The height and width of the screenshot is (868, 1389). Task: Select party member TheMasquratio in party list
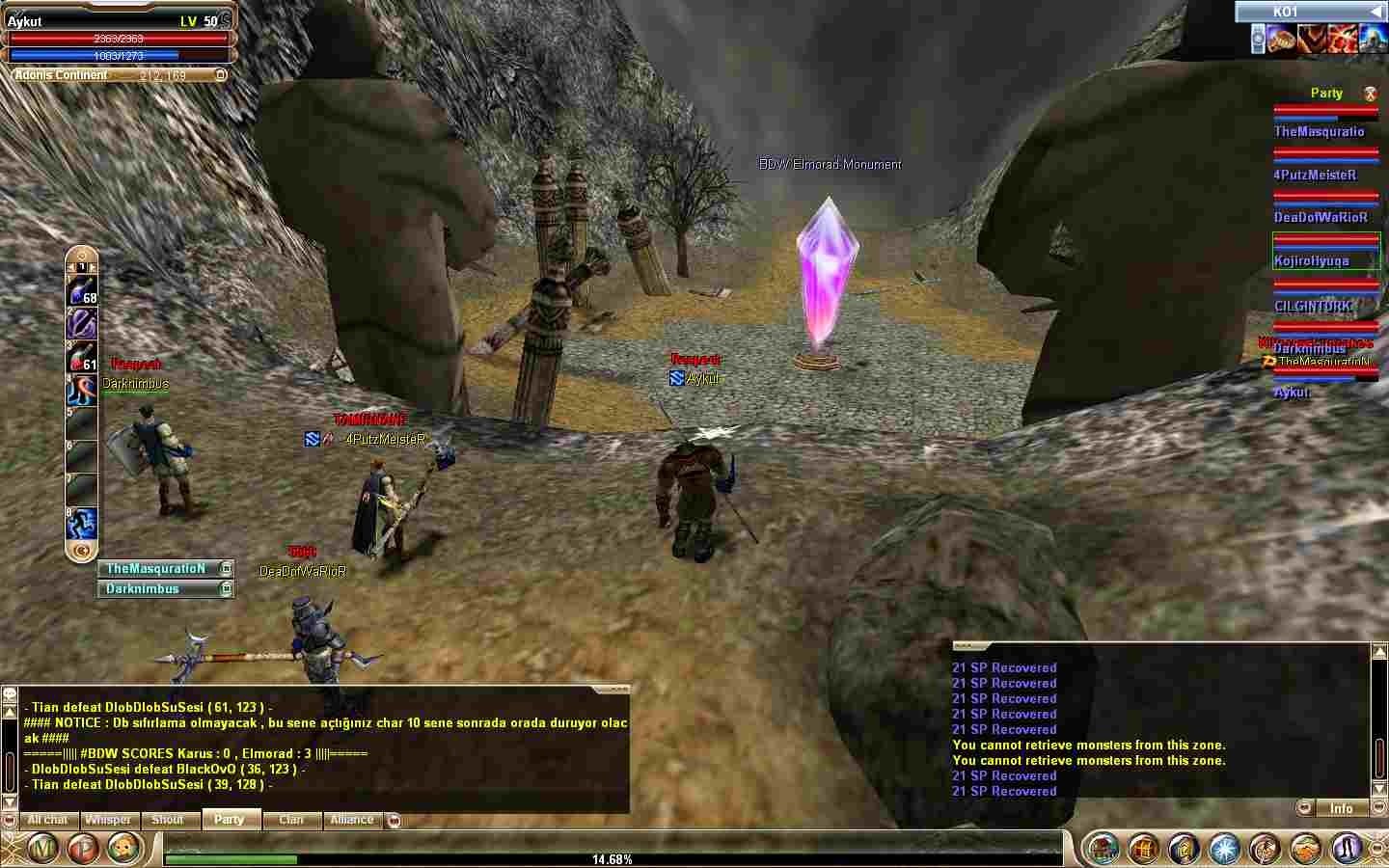click(1319, 131)
